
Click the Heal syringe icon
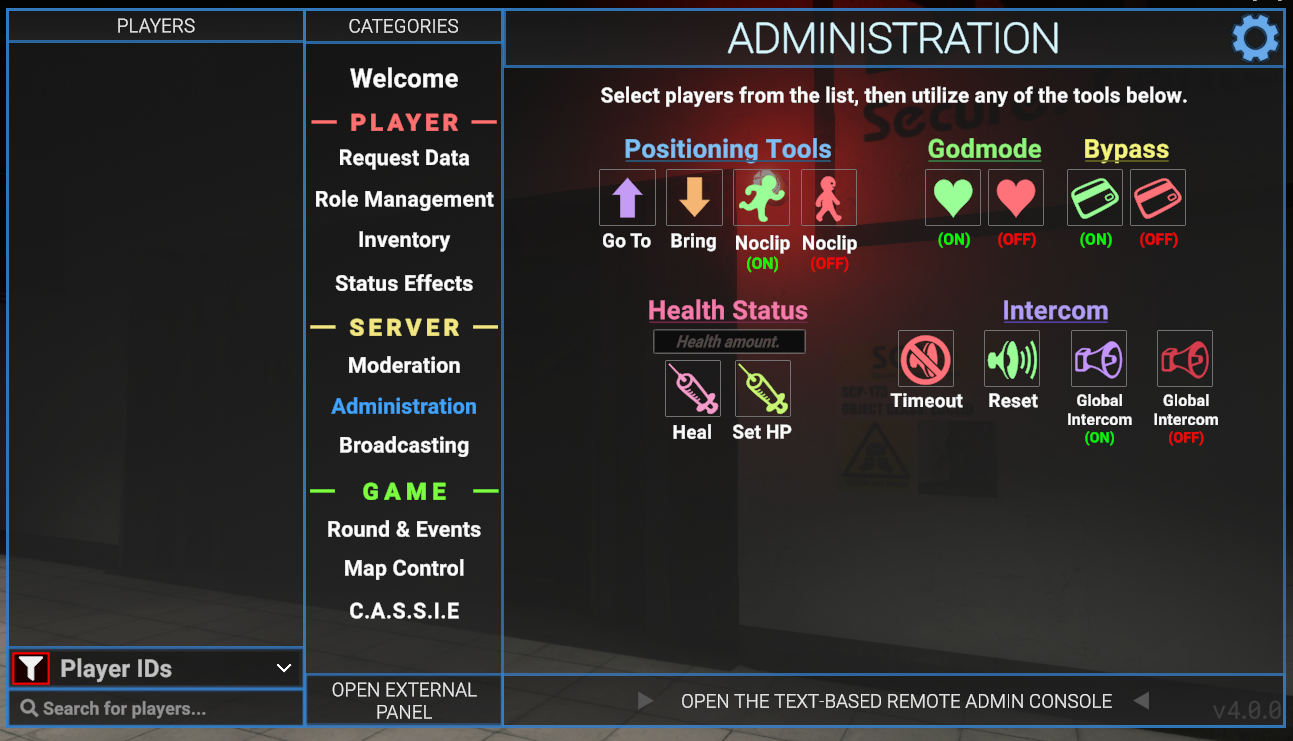click(692, 388)
